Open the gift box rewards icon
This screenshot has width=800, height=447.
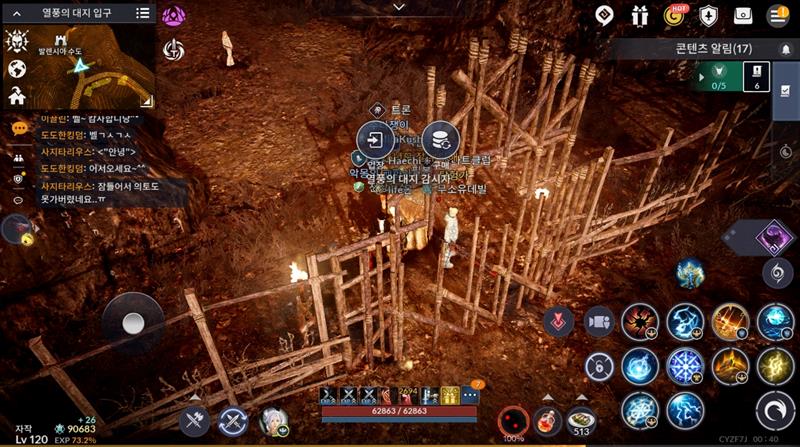pos(640,15)
